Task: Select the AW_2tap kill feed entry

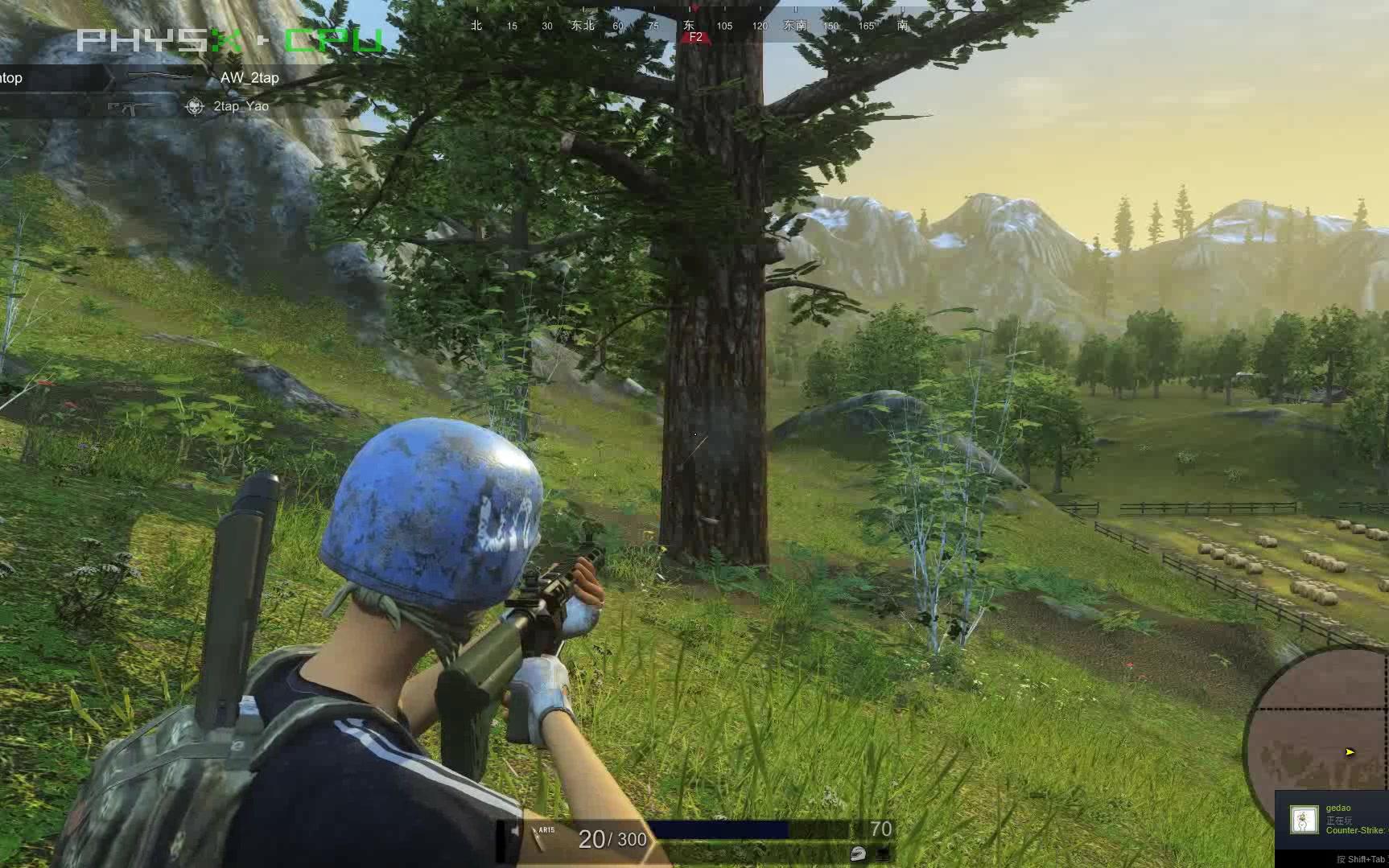Action: (x=249, y=78)
